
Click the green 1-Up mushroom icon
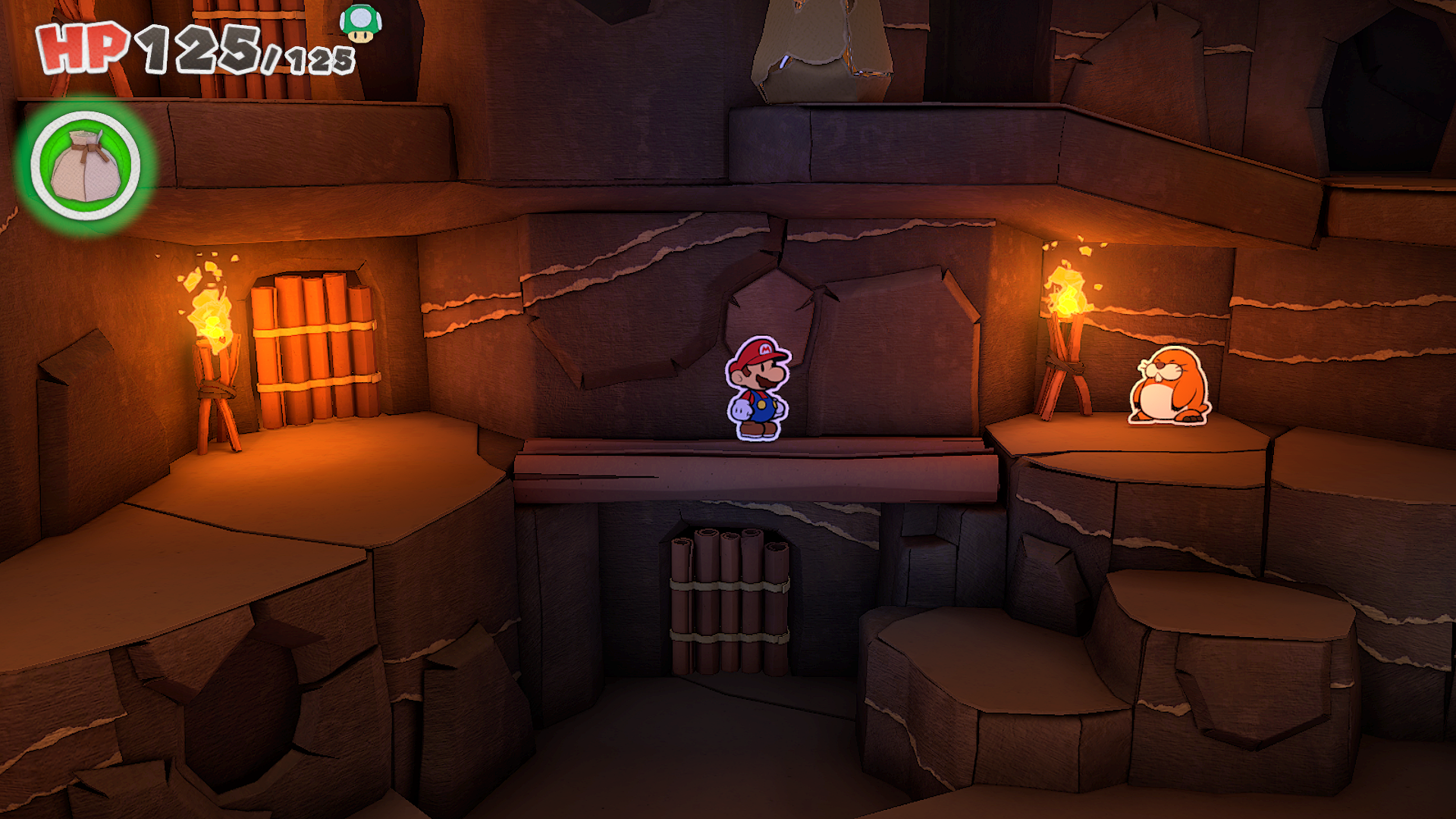pyautogui.click(x=360, y=23)
